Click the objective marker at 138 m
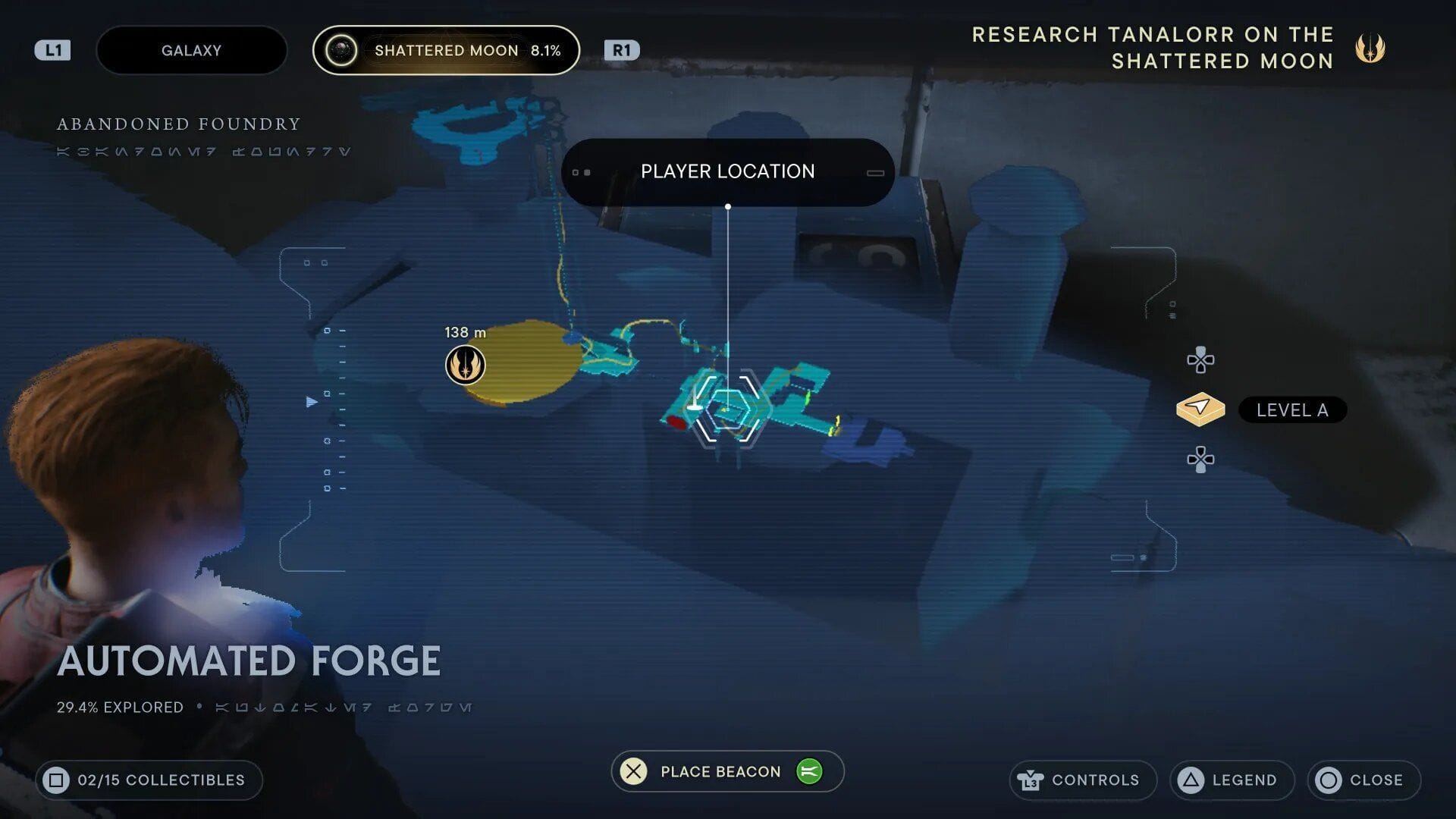Image resolution: width=1456 pixels, height=819 pixels. pos(465,365)
